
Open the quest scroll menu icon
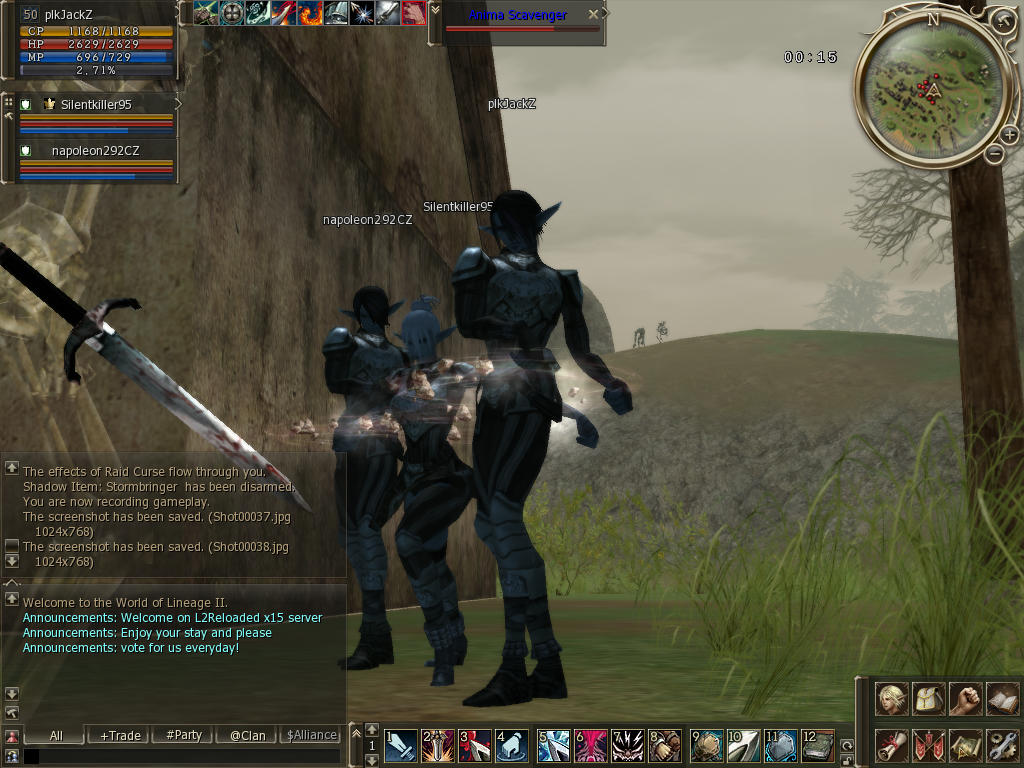(x=892, y=745)
